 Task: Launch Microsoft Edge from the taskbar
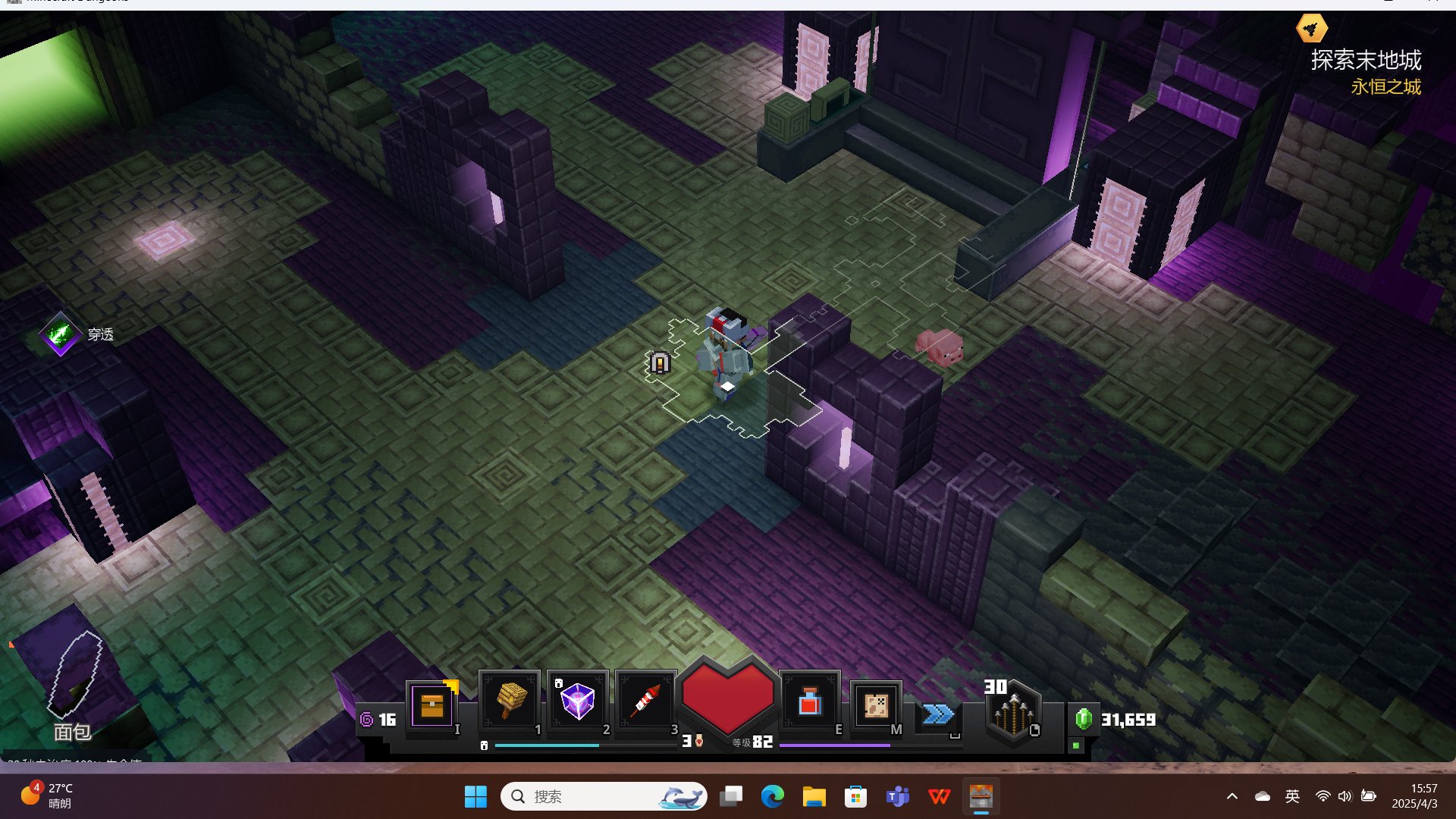click(x=773, y=796)
